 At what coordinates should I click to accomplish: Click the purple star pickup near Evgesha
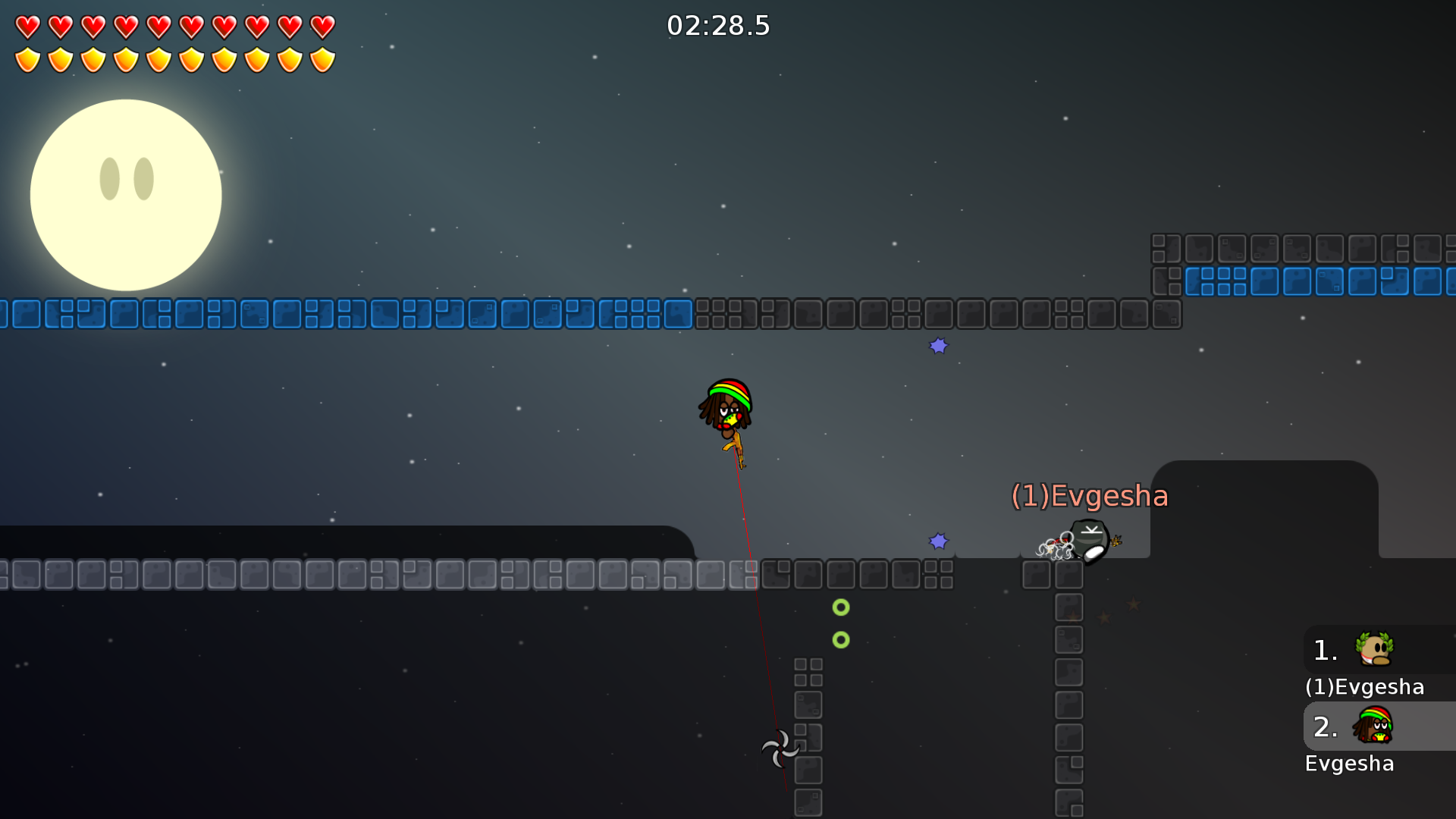point(940,540)
